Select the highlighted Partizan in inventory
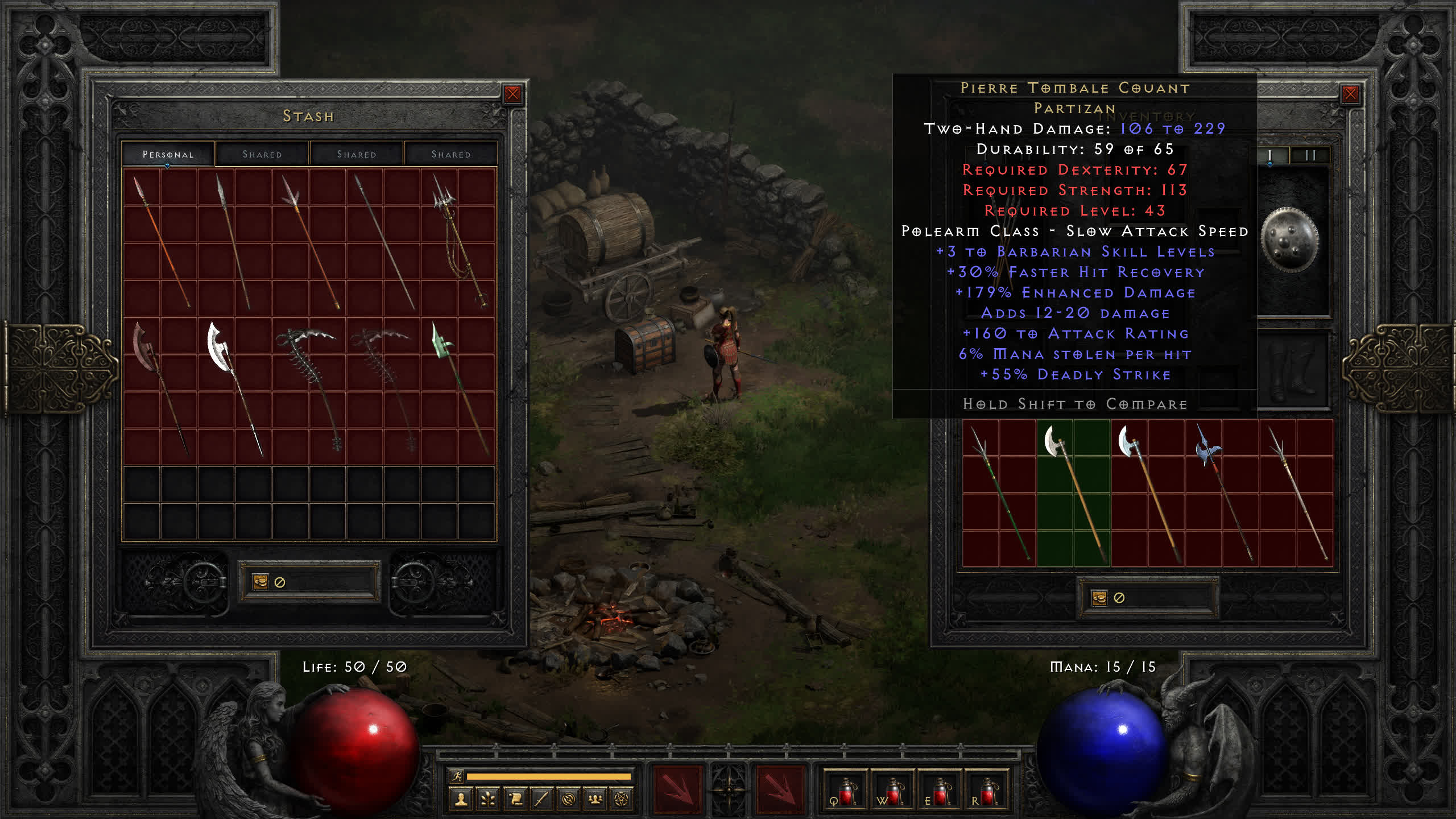Screen dimensions: 1456x819 click(x=1073, y=492)
